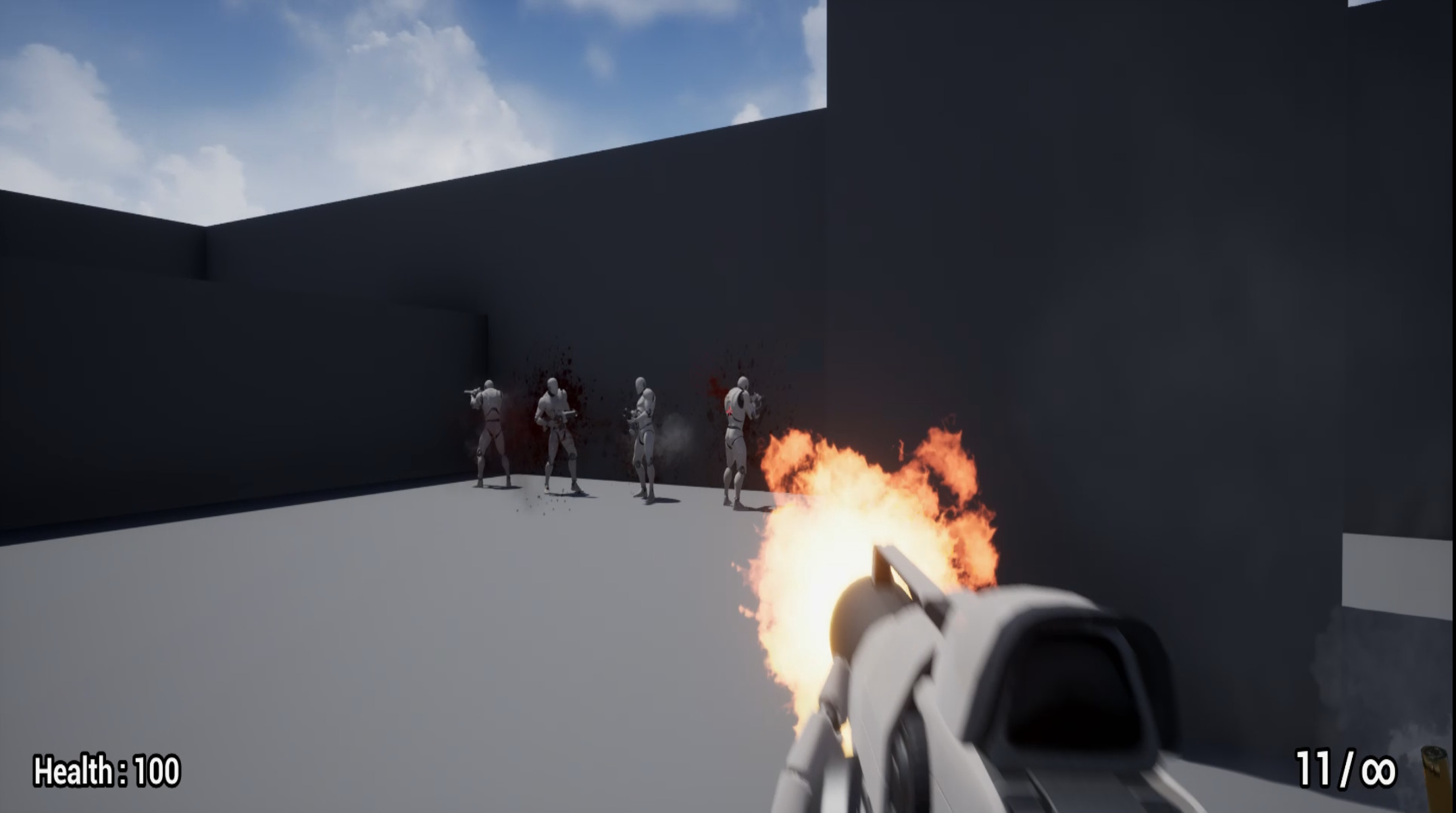Viewport: 1456px width, 813px height.
Task: Click the red blood mark near the fourth enemy
Action: [x=716, y=388]
